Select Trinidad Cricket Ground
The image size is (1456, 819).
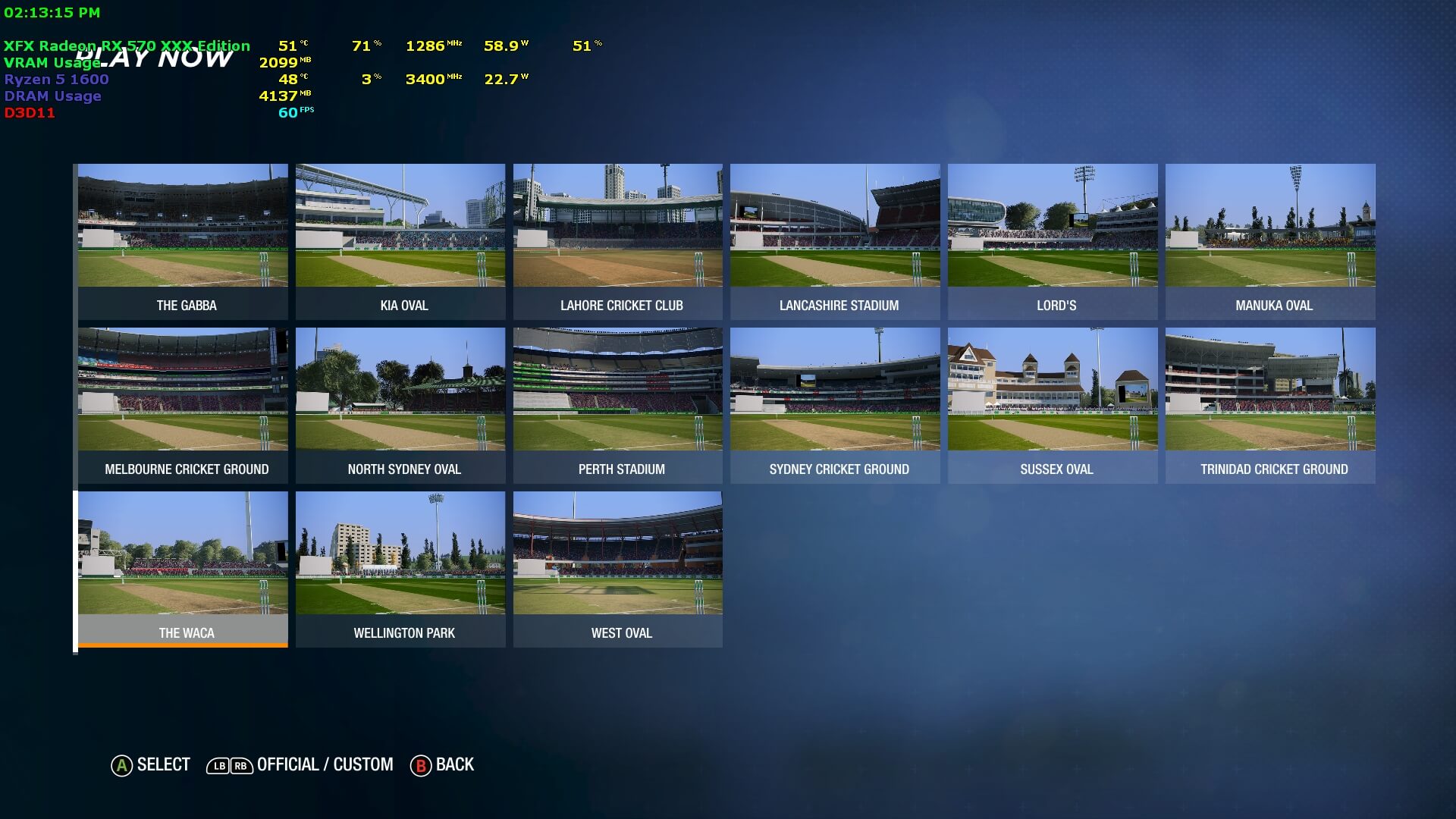tap(1270, 405)
